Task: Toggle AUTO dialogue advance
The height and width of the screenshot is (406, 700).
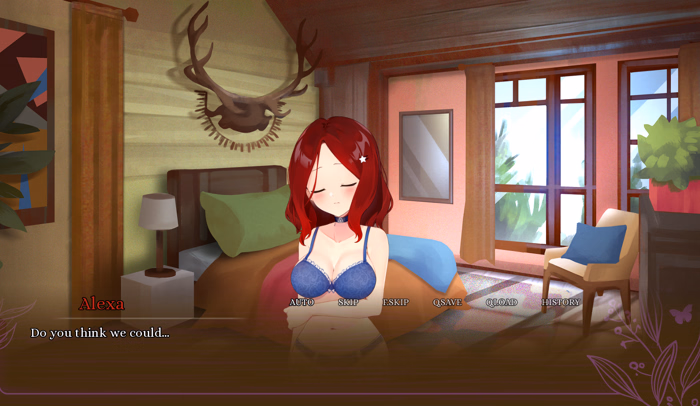Action: [301, 302]
